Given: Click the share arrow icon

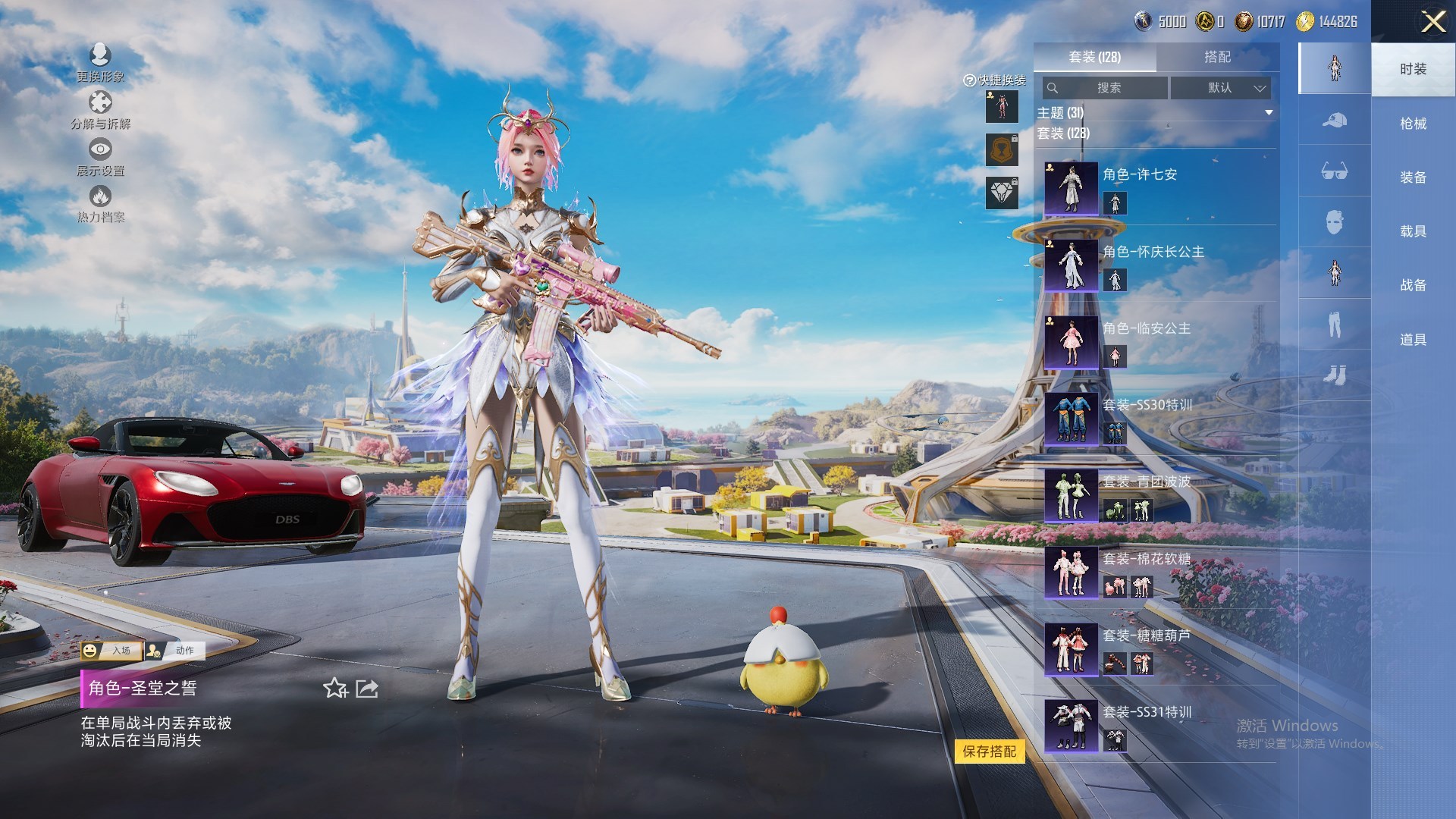Looking at the screenshot, I should coord(367,689).
